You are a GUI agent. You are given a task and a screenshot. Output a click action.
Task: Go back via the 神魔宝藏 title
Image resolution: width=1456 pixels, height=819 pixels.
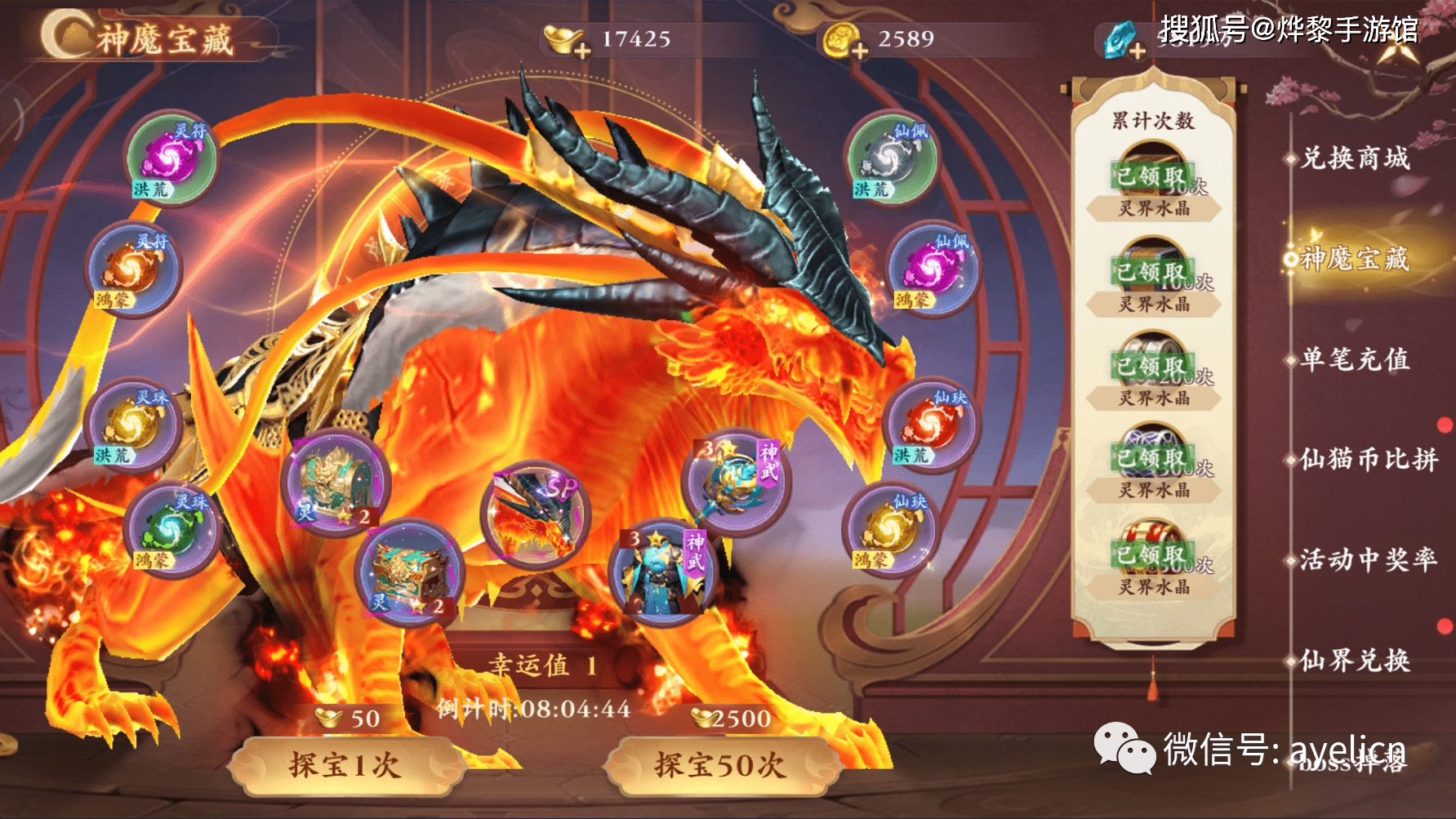(147, 38)
